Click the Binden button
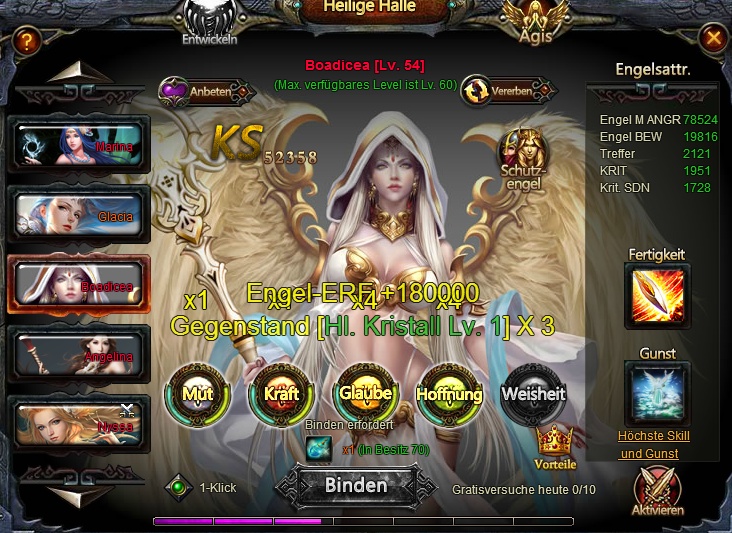Image resolution: width=732 pixels, height=533 pixels. click(x=356, y=486)
